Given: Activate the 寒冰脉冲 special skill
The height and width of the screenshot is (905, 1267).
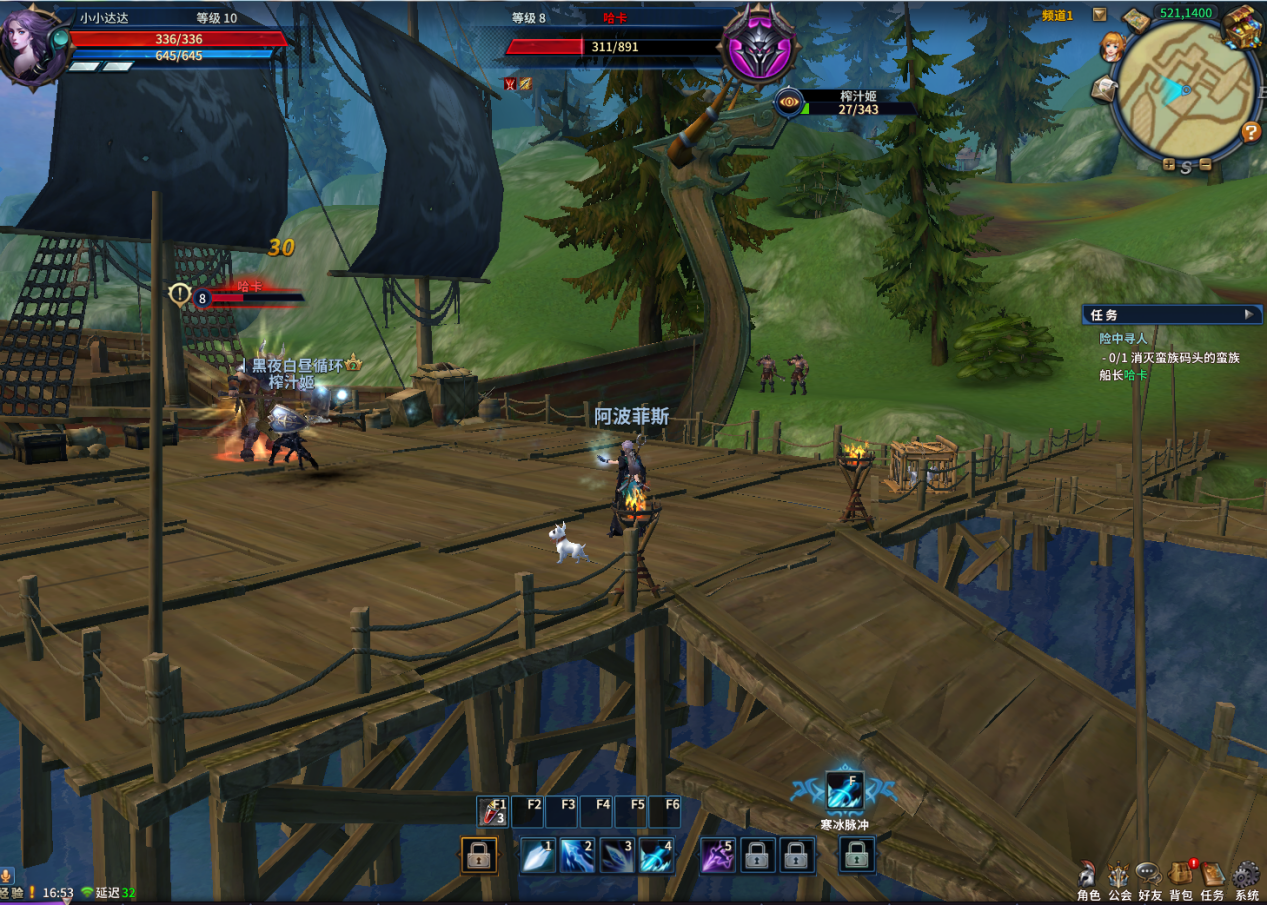Looking at the screenshot, I should tap(844, 791).
